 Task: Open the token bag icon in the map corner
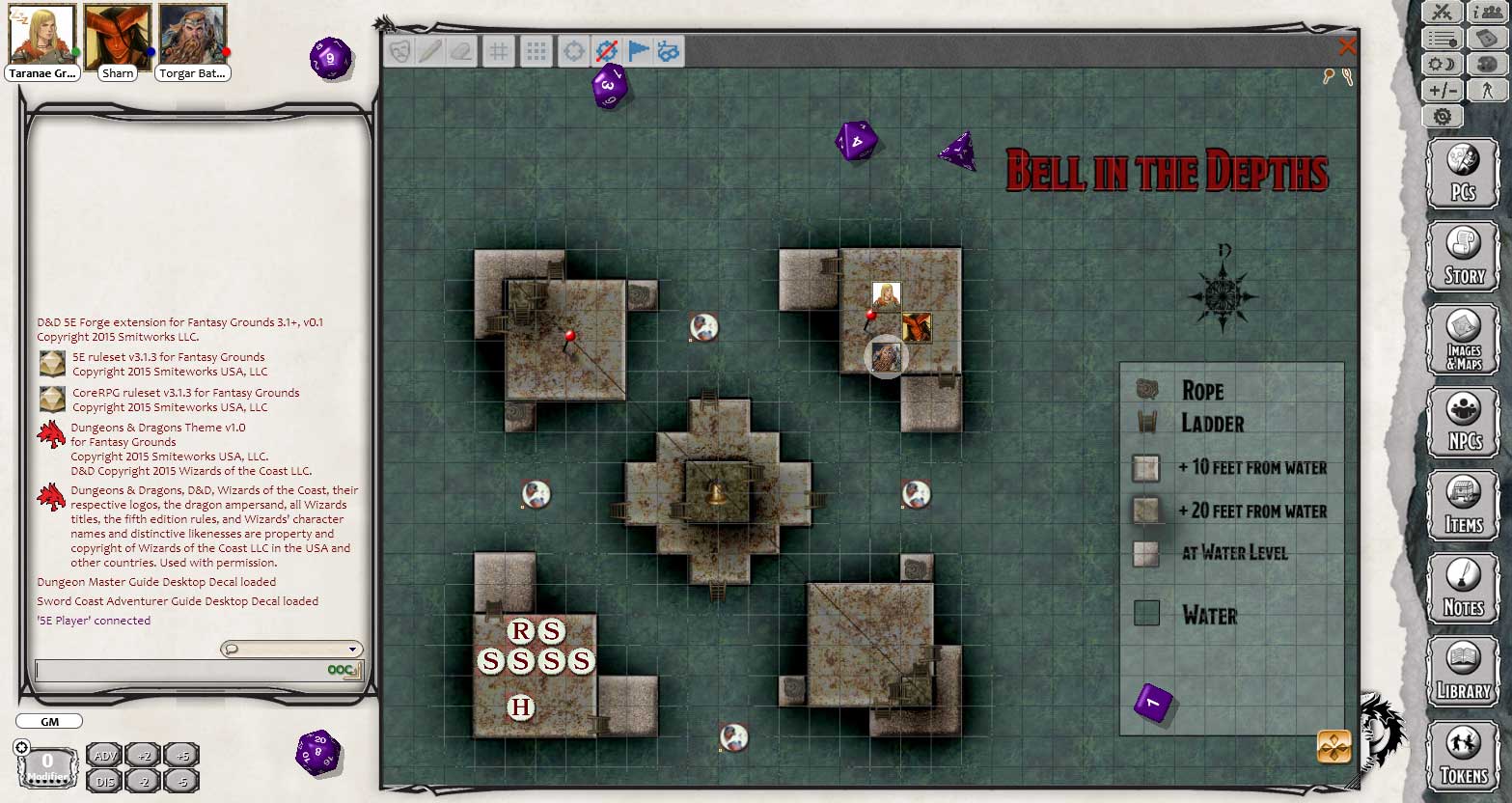[x=1334, y=748]
